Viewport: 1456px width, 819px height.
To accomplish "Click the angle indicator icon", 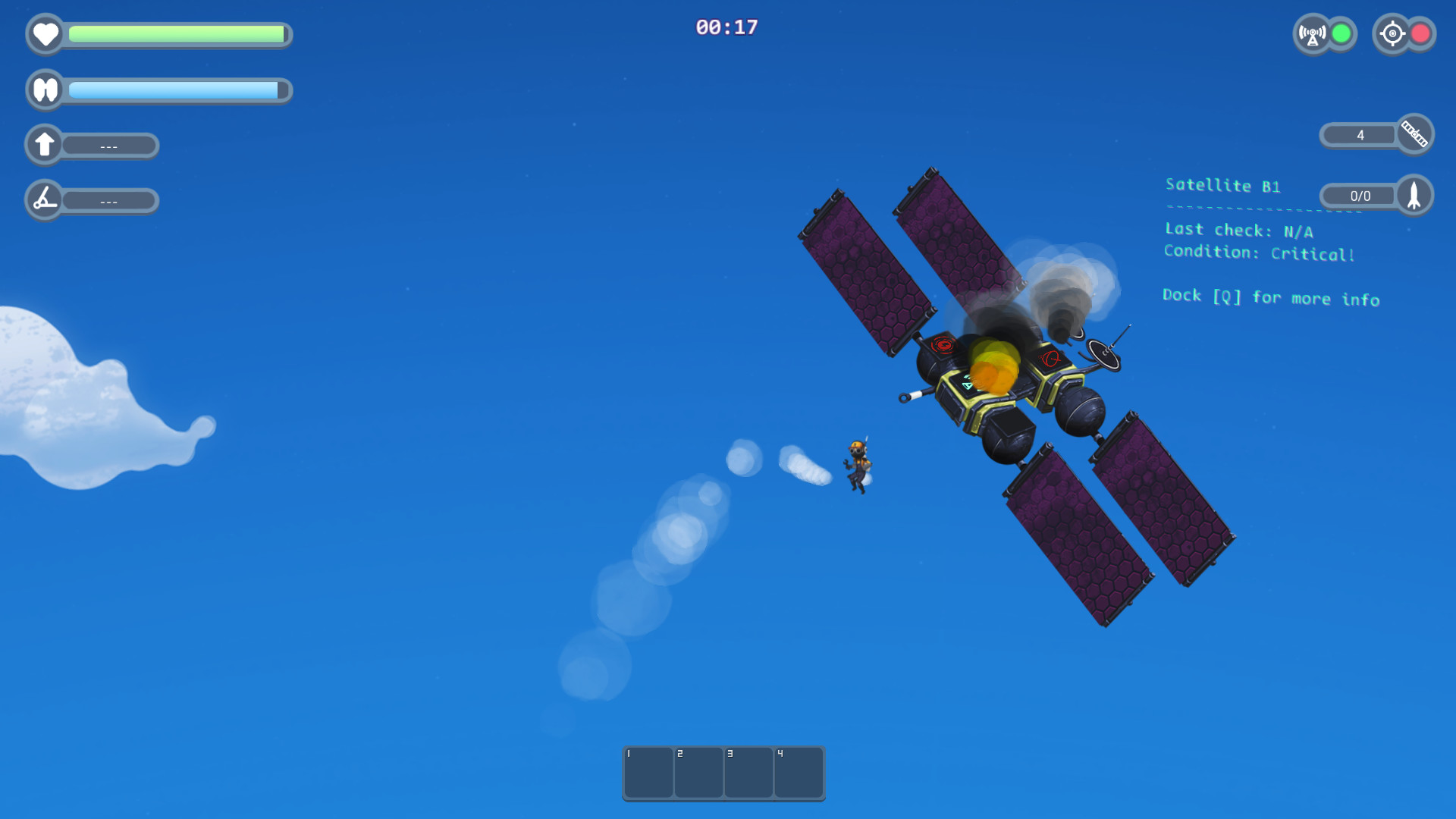I will (x=44, y=200).
